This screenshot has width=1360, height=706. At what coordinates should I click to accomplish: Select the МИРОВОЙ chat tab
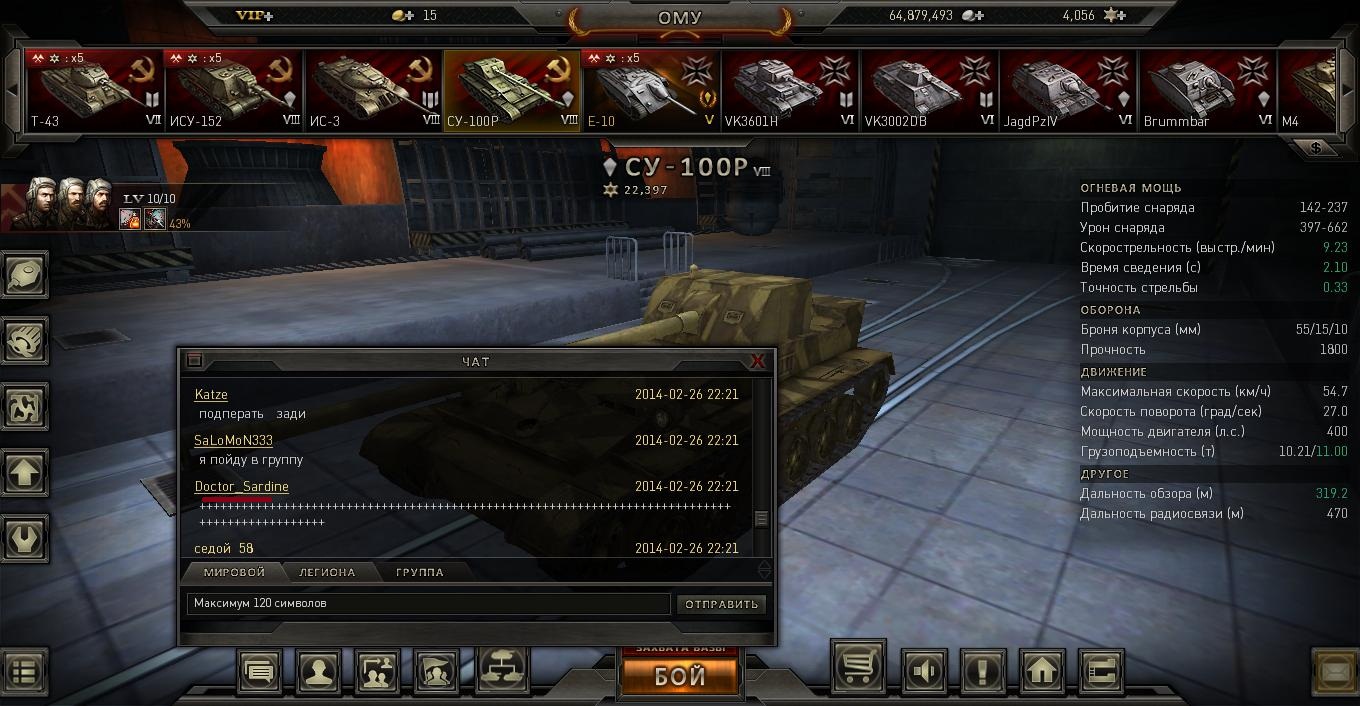pos(234,572)
